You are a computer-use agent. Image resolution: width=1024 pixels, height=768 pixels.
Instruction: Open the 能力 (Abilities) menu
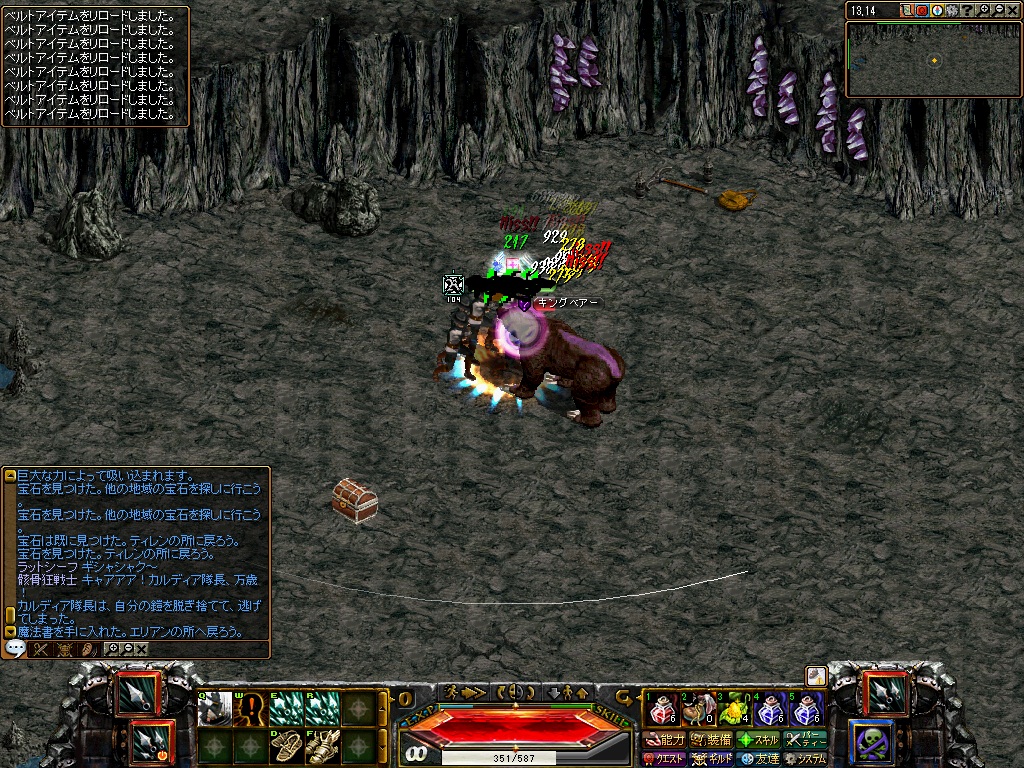pyautogui.click(x=665, y=740)
